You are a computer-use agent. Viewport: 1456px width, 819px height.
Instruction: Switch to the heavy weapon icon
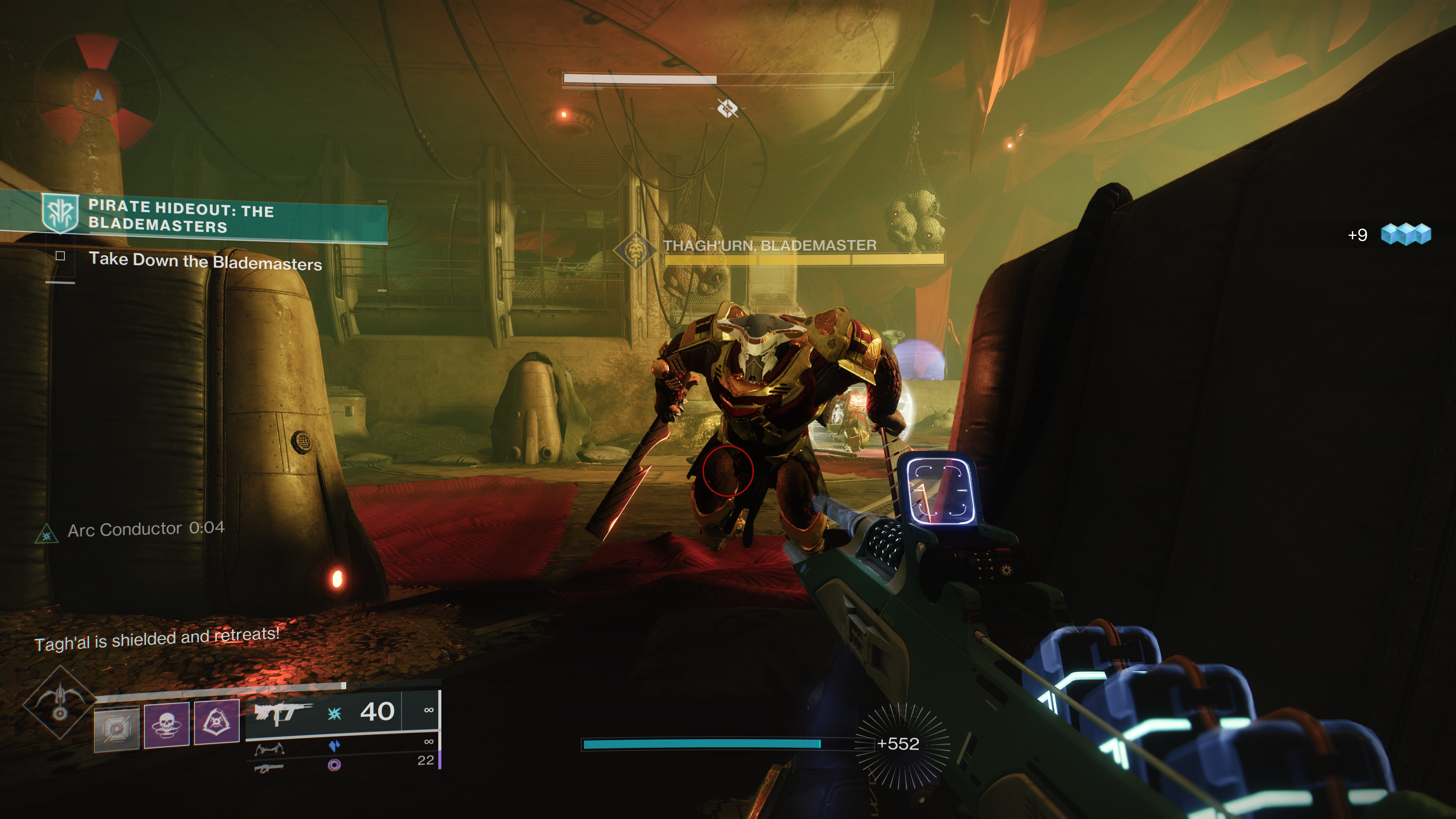pyautogui.click(x=269, y=767)
